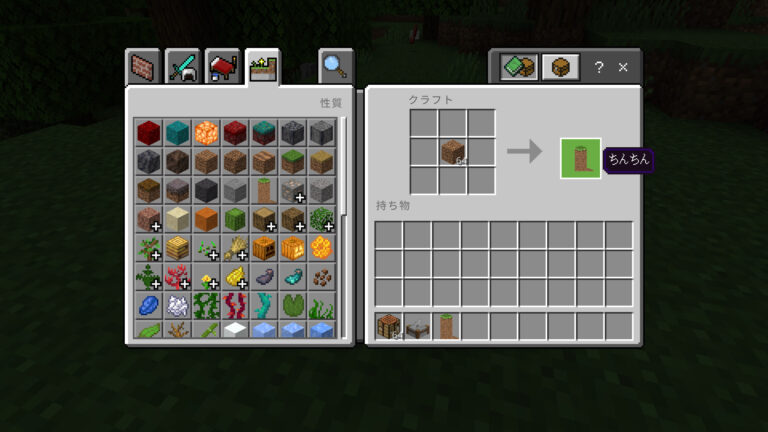768x432 pixels.
Task: Switch to the inventory-only chest layout
Action: pos(560,67)
